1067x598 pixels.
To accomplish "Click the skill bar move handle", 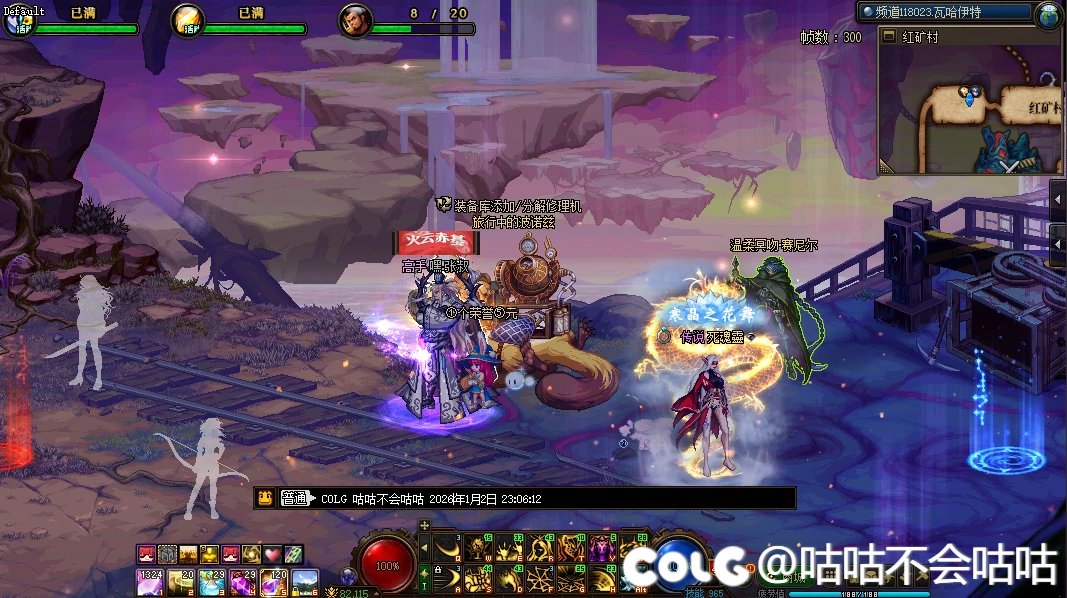I will coord(424,525).
